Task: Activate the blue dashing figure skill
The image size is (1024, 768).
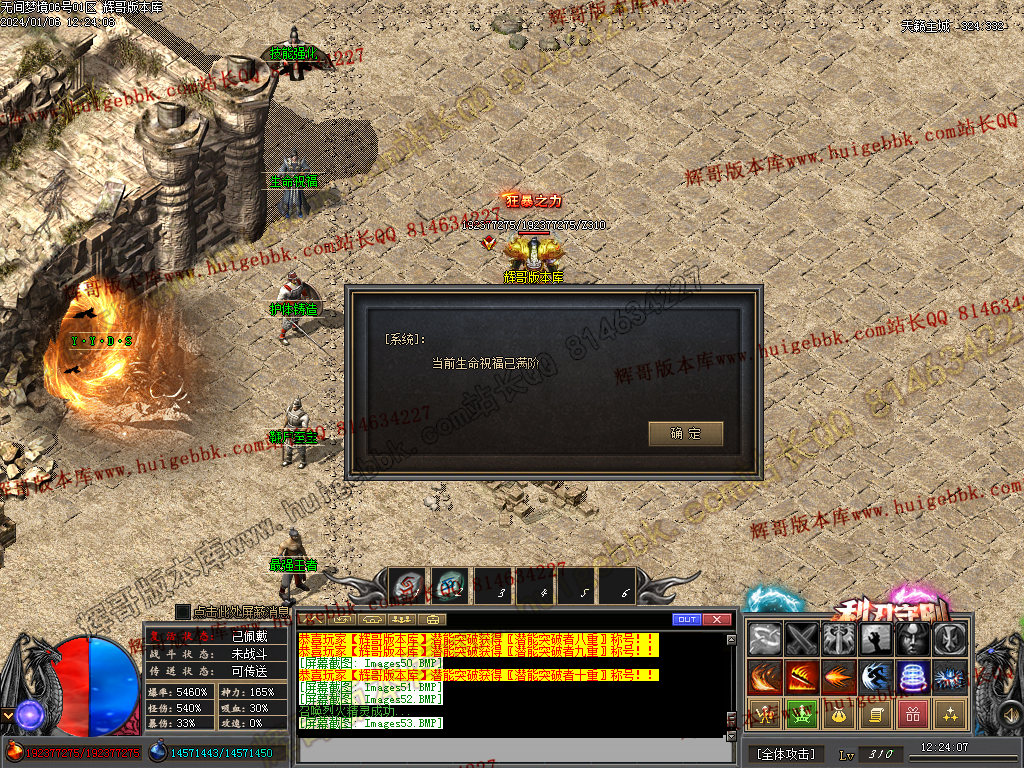Action: (x=876, y=677)
